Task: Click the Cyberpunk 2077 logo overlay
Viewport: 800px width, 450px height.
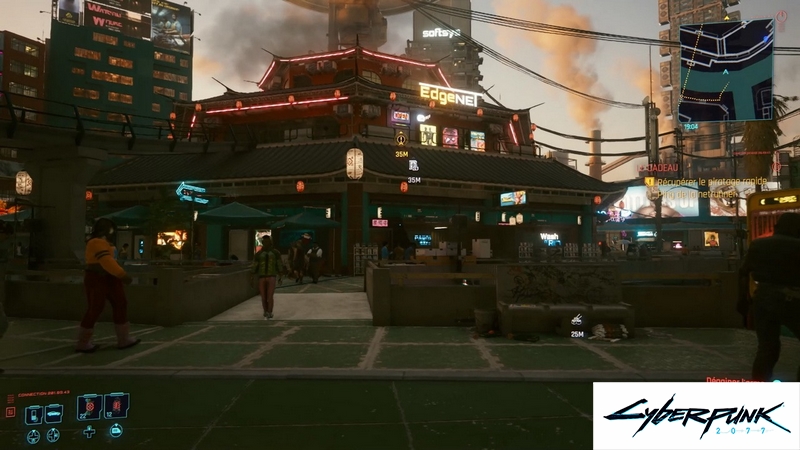Action: [x=695, y=415]
